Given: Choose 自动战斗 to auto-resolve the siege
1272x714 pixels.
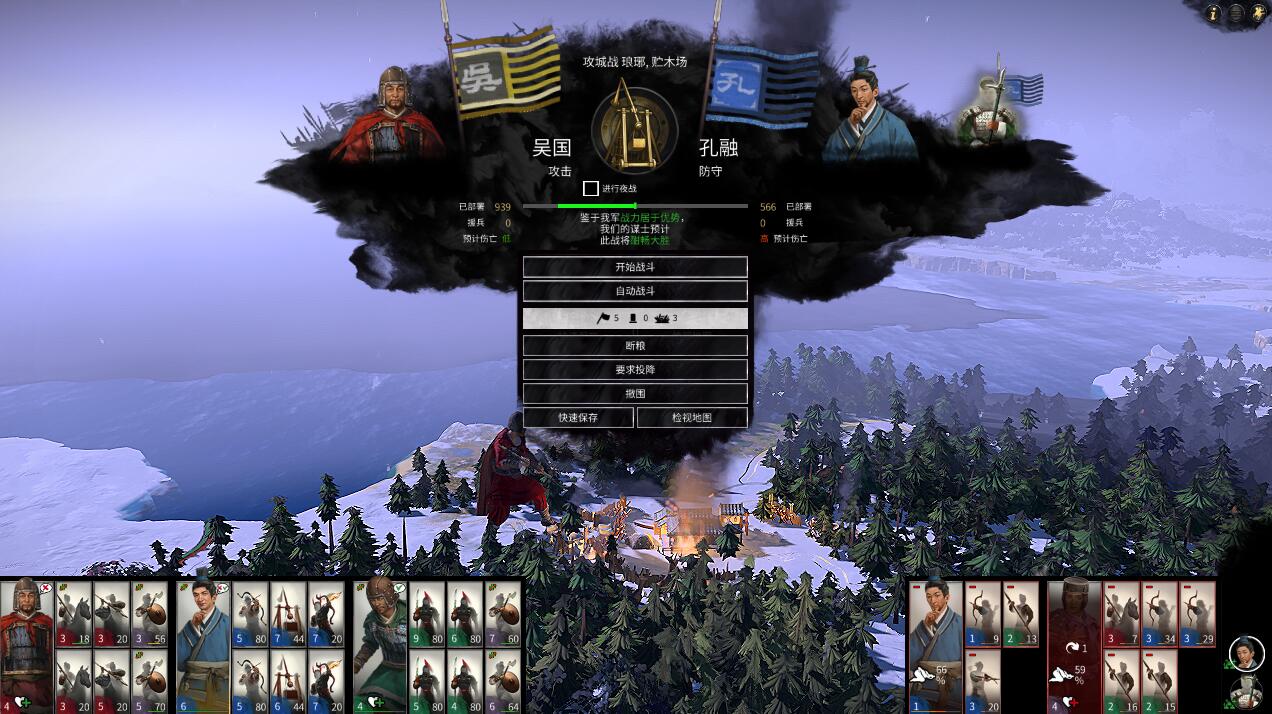Looking at the screenshot, I should point(635,291).
